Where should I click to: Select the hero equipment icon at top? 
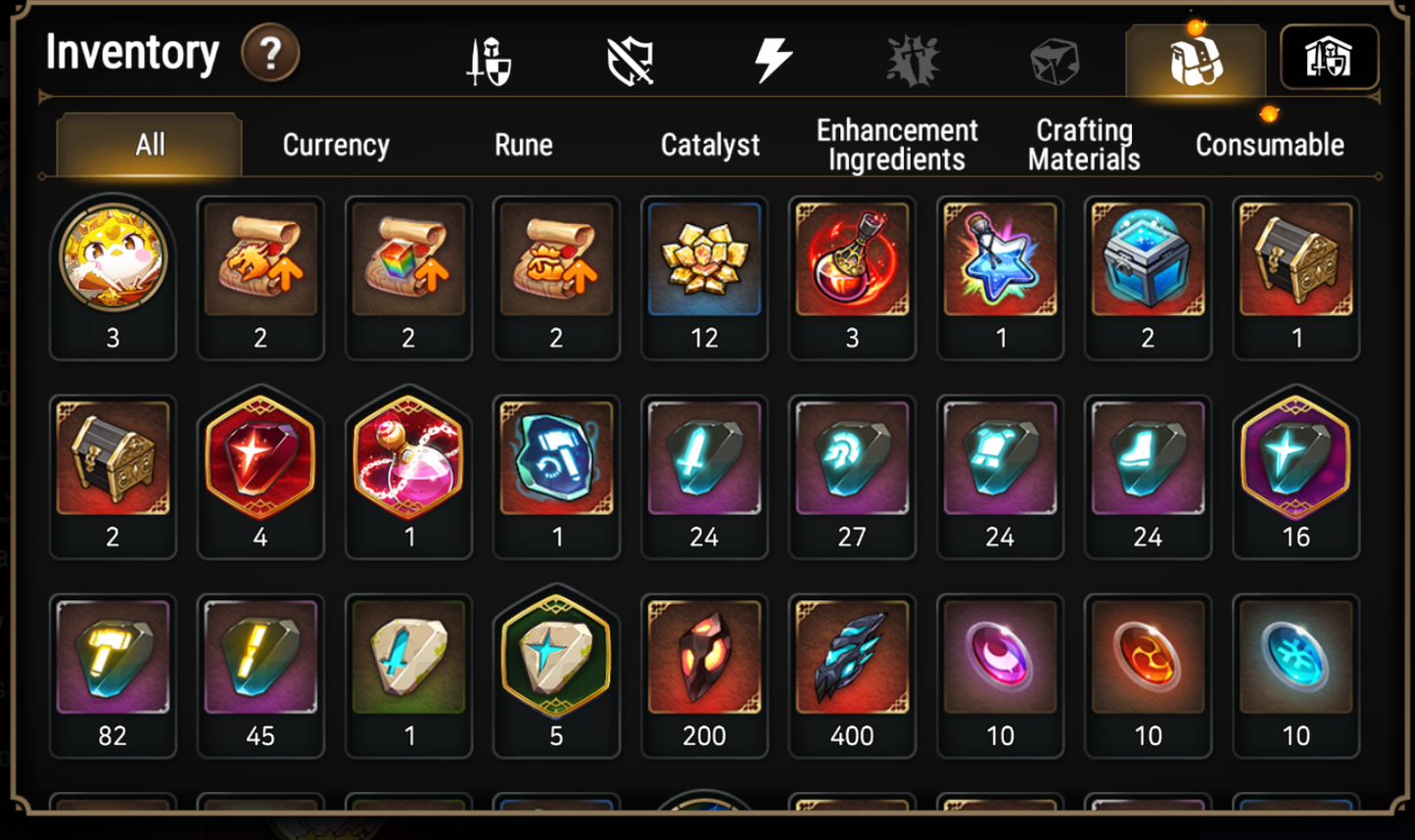click(x=487, y=59)
